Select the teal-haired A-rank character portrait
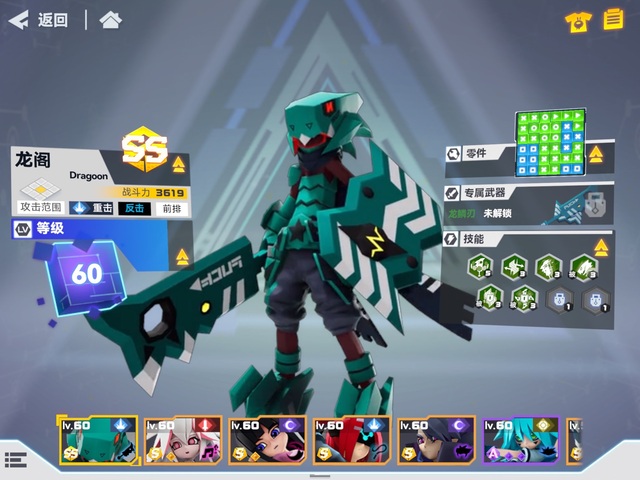The width and height of the screenshot is (640, 480). 520,441
